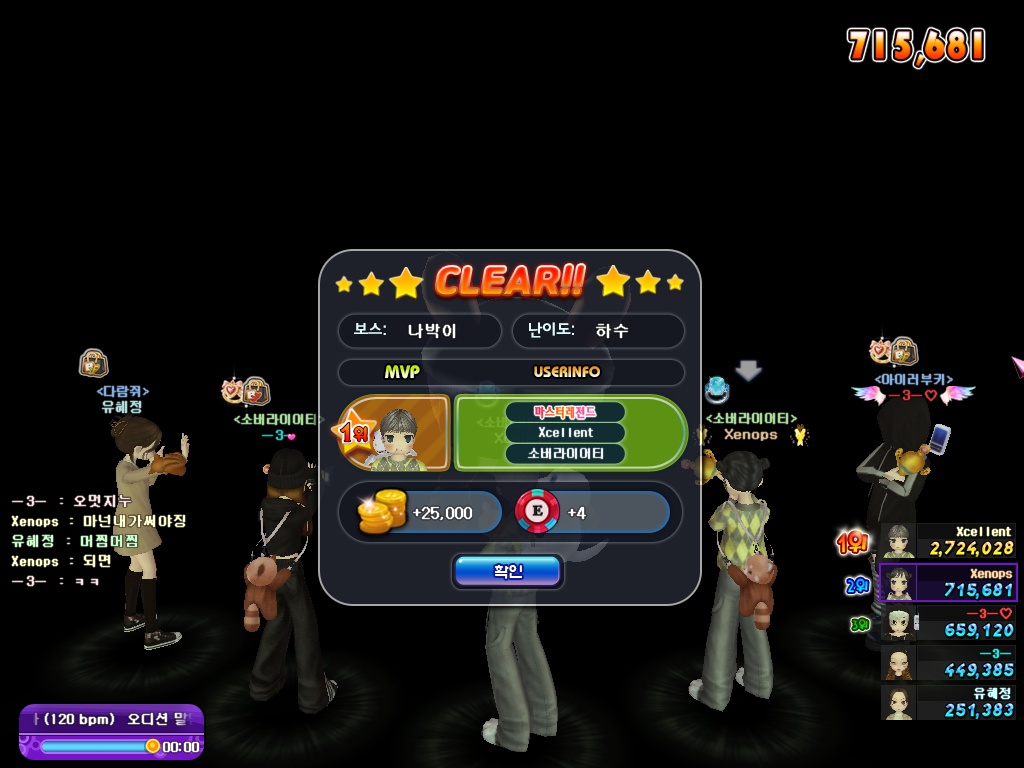Image resolution: width=1024 pixels, height=768 pixels.
Task: Pick the ranking row with score 659,120
Action: [x=948, y=622]
